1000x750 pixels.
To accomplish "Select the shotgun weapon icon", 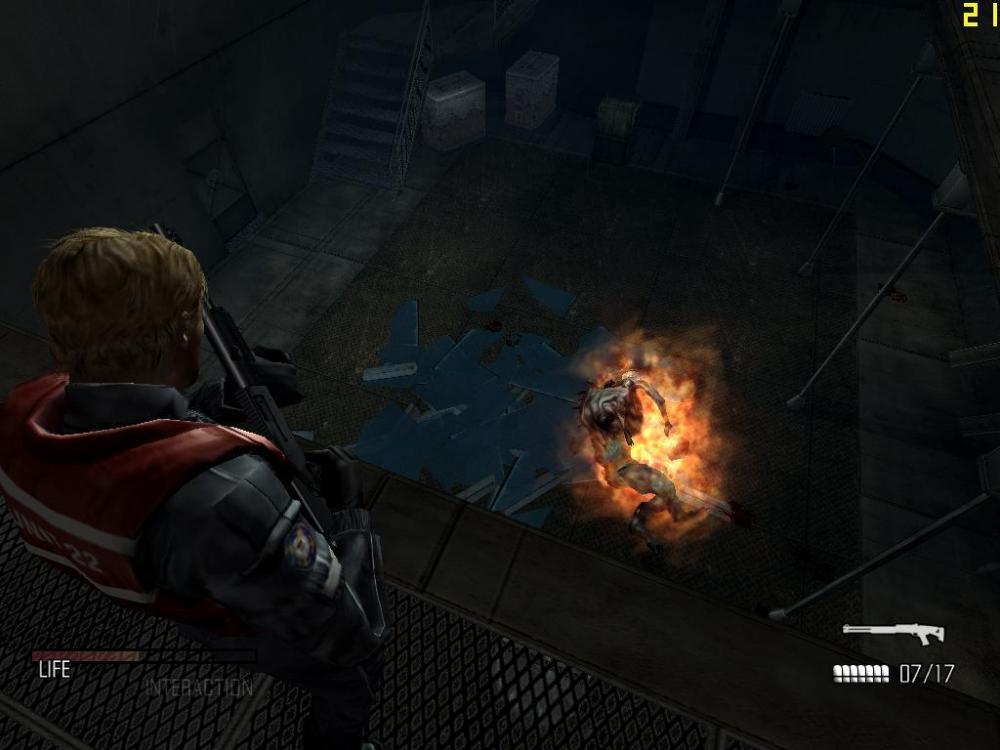I will (x=892, y=633).
